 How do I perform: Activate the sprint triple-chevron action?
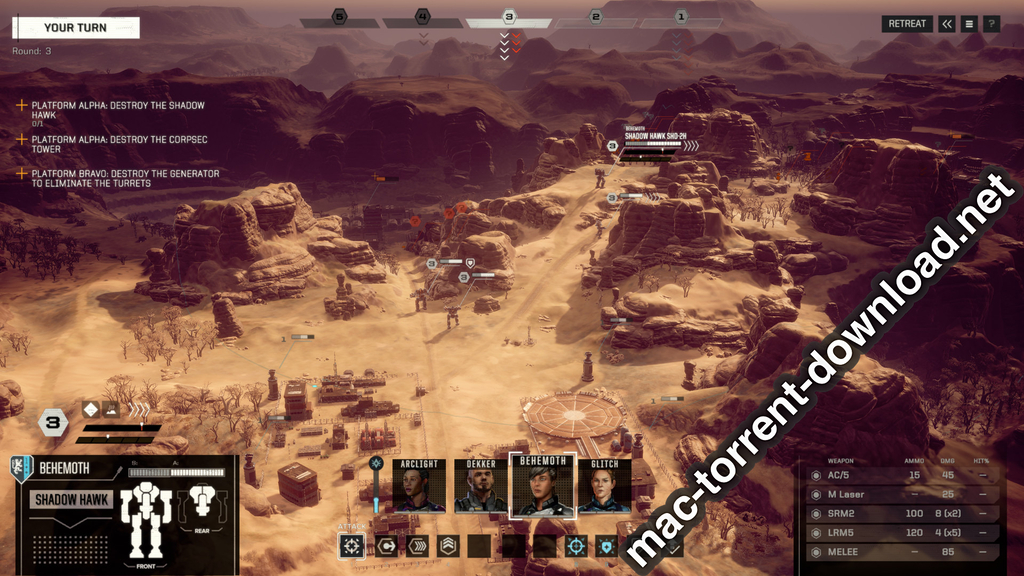point(416,546)
